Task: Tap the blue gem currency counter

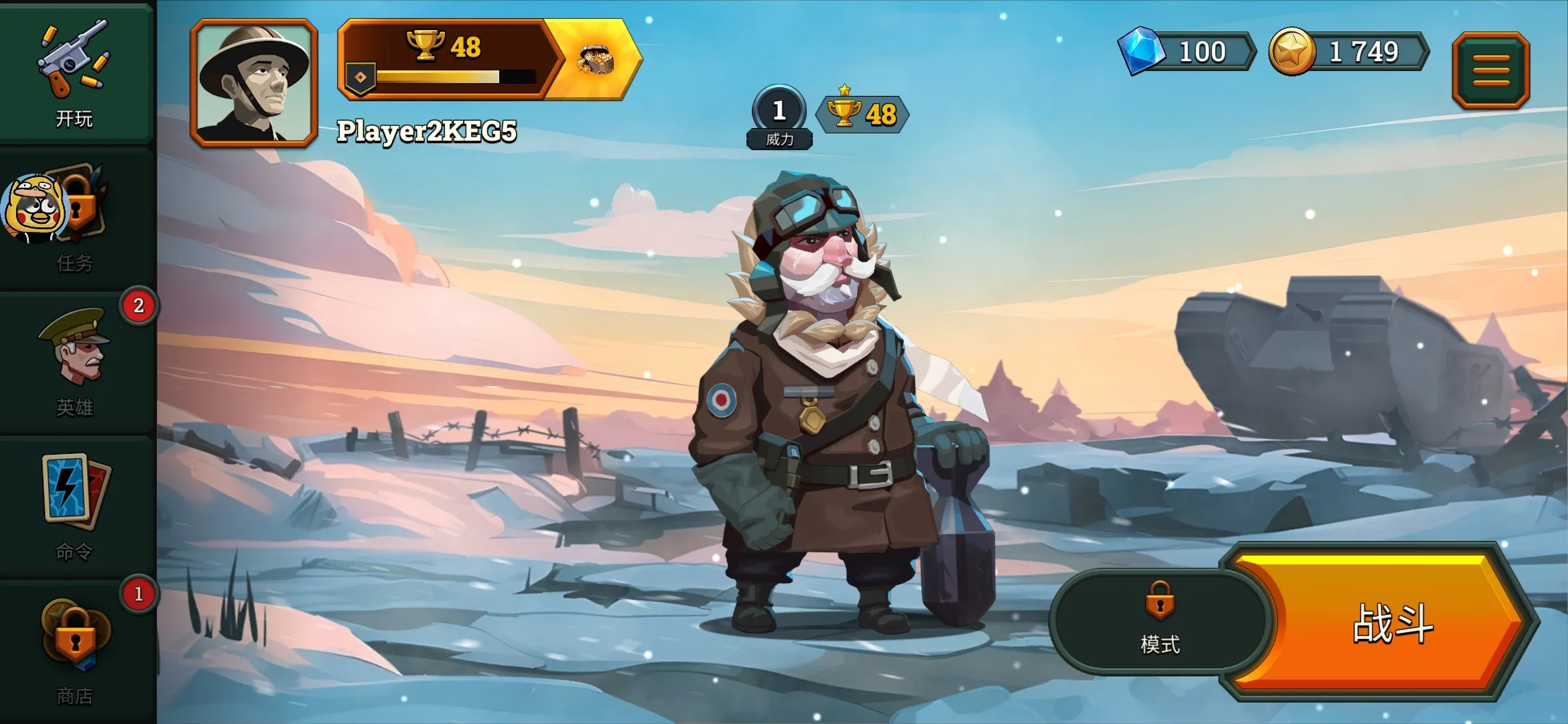Action: 1187,52
